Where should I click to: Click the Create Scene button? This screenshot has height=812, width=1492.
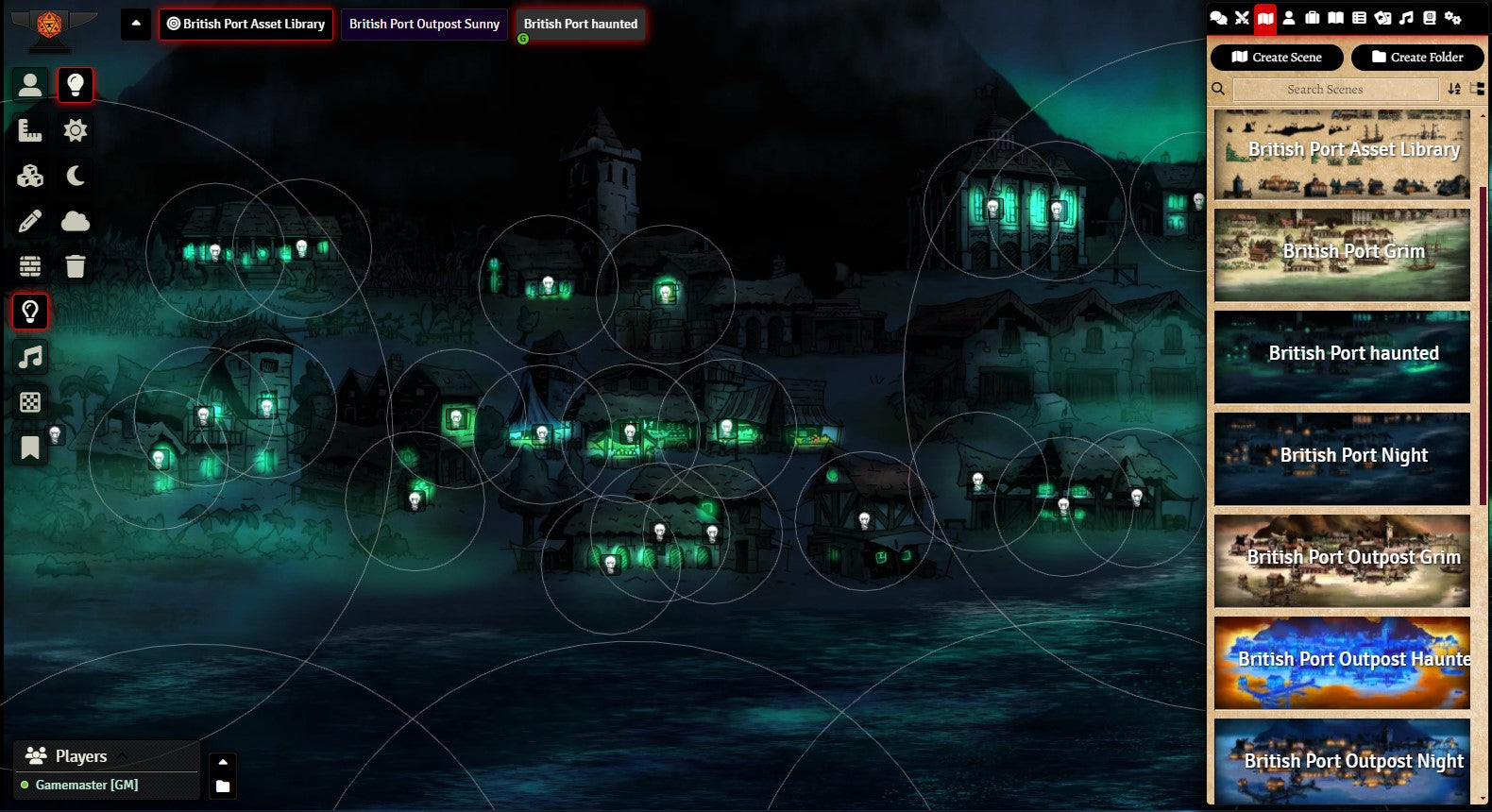coord(1277,58)
